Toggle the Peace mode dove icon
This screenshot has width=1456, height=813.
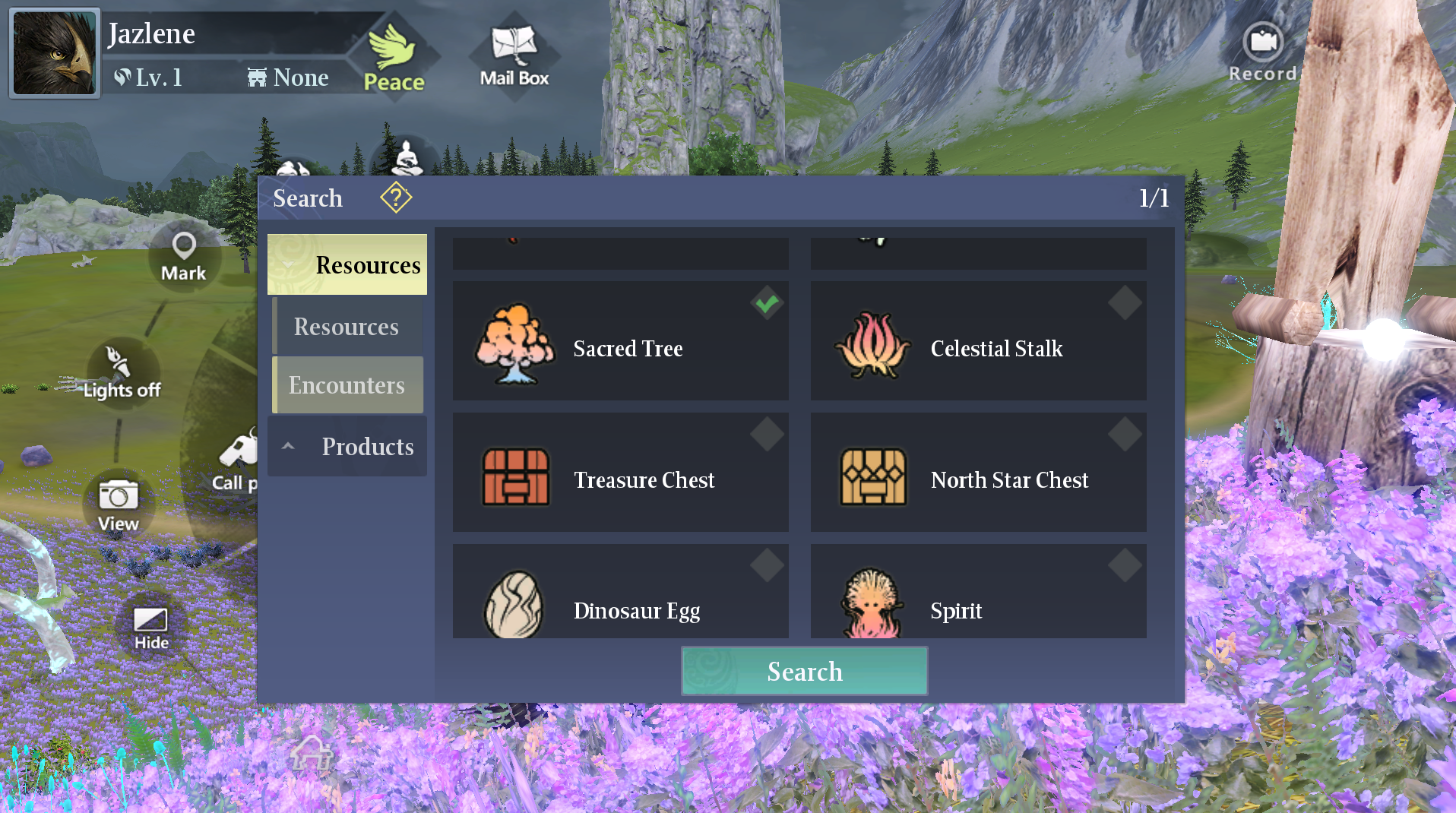pos(393,55)
